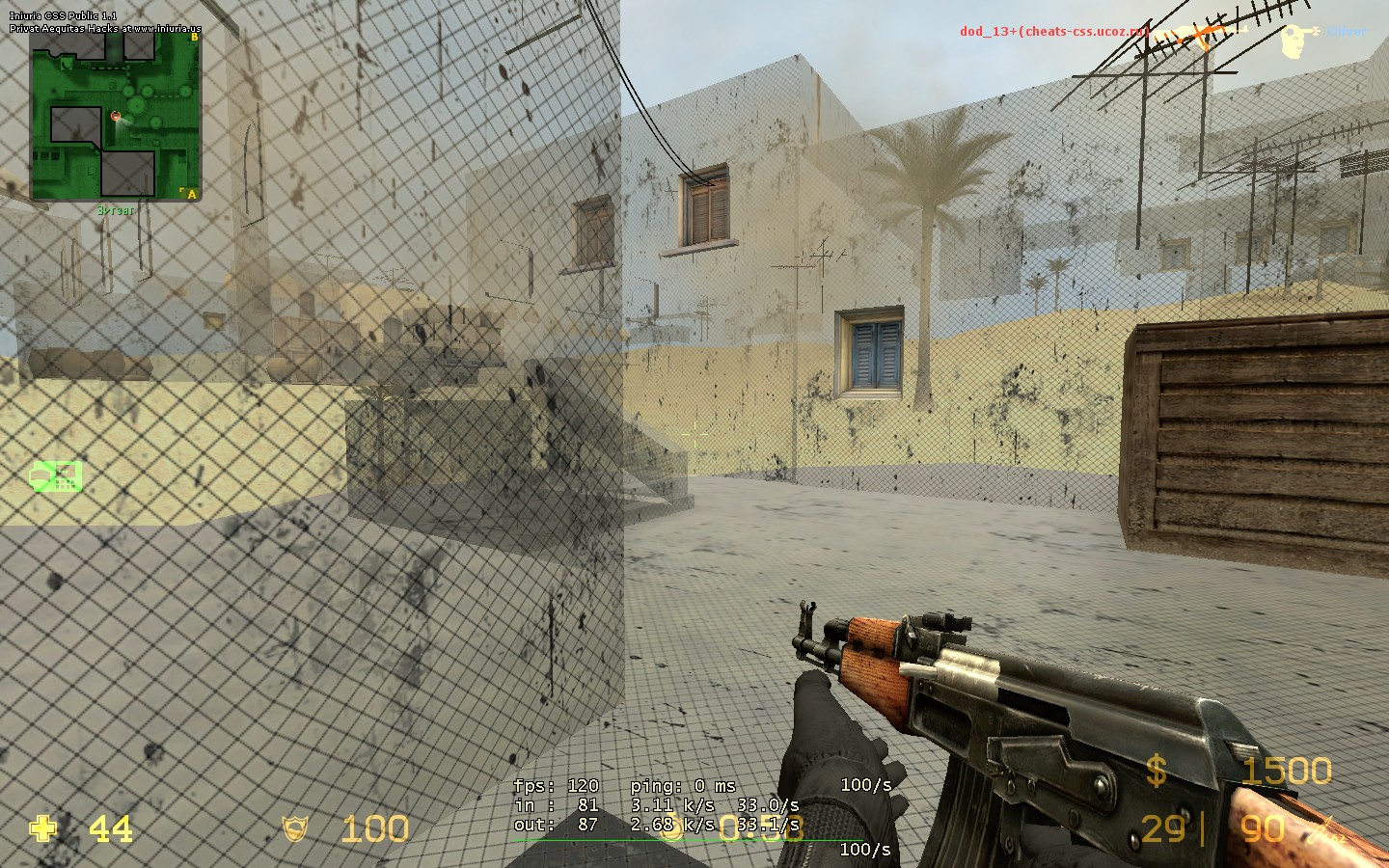The height and width of the screenshot is (868, 1389).
Task: Select bombsite A marker on the radar
Action: [x=192, y=194]
